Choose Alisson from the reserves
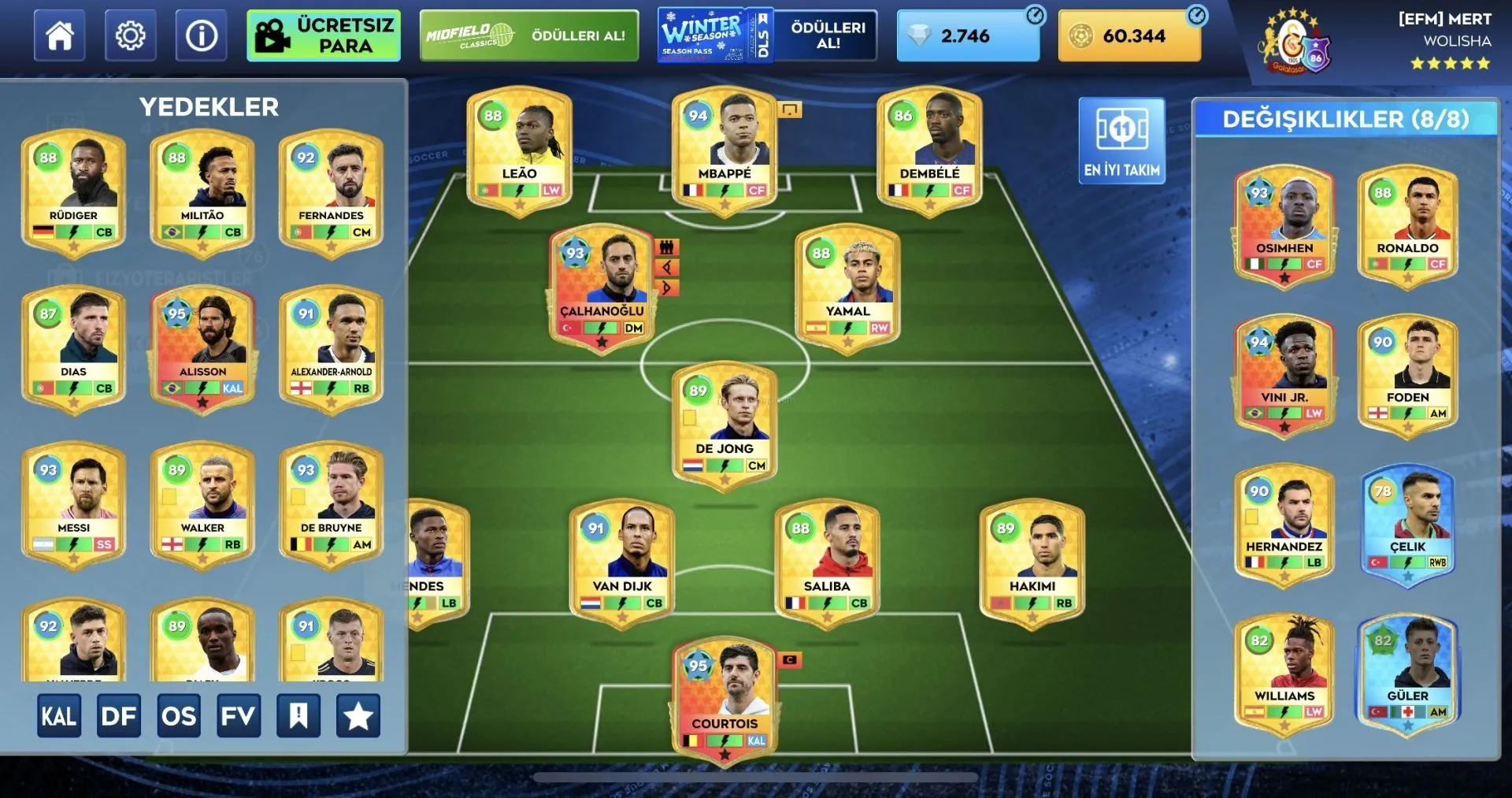This screenshot has width=1512, height=798. [202, 347]
